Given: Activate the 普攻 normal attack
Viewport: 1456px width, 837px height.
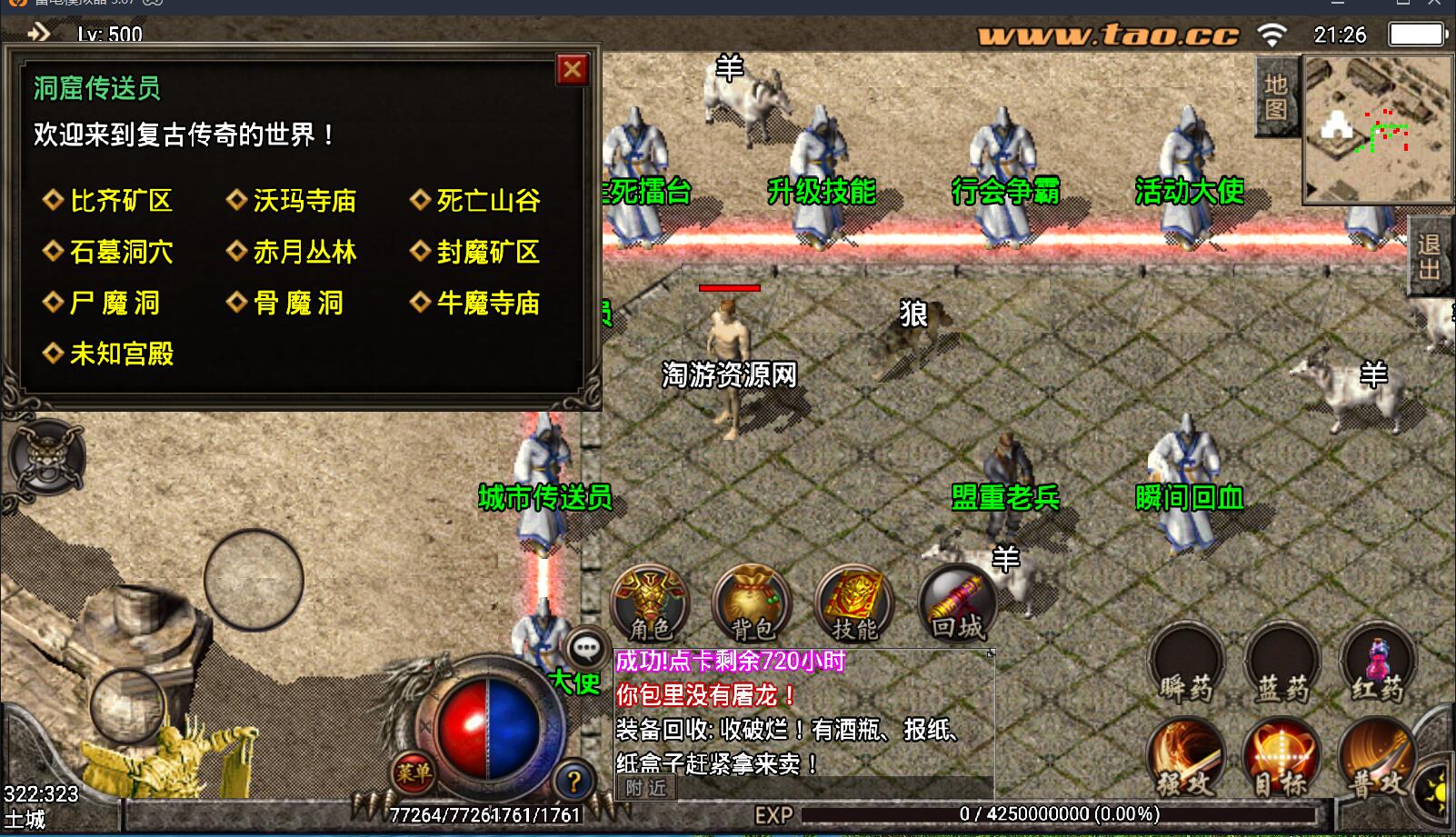Looking at the screenshot, I should click(x=1378, y=759).
